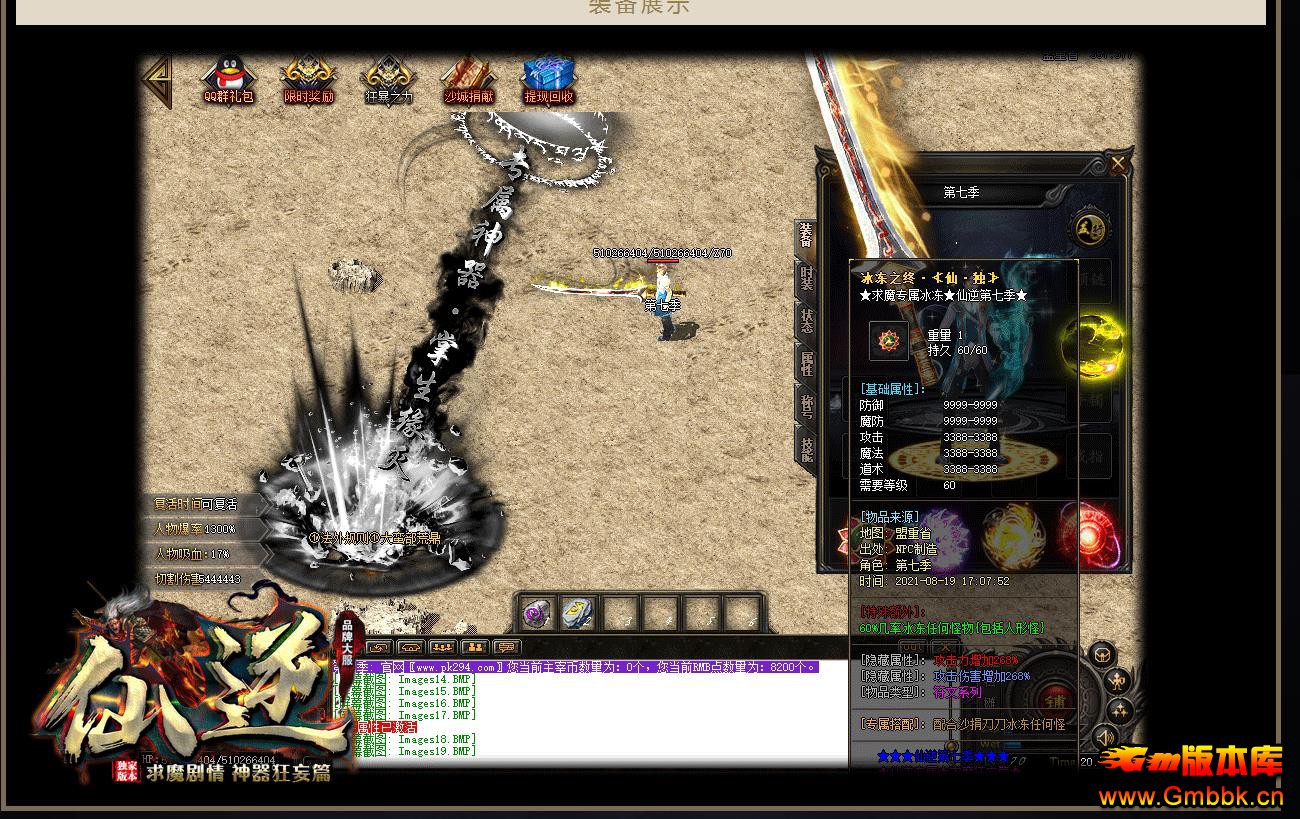Switch to the 称号 title tab

click(806, 406)
